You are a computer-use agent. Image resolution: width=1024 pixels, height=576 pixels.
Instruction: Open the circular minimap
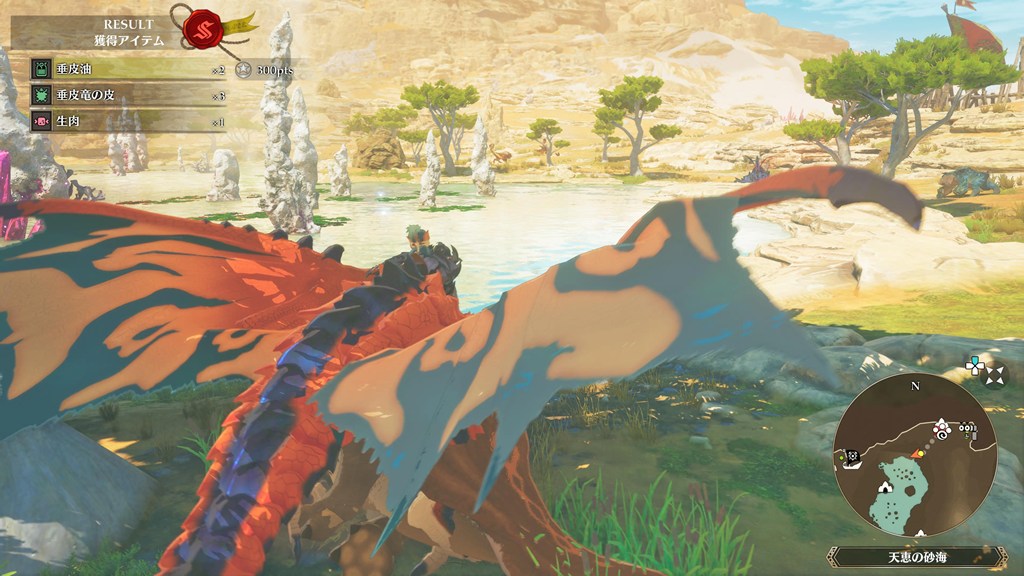pos(914,458)
